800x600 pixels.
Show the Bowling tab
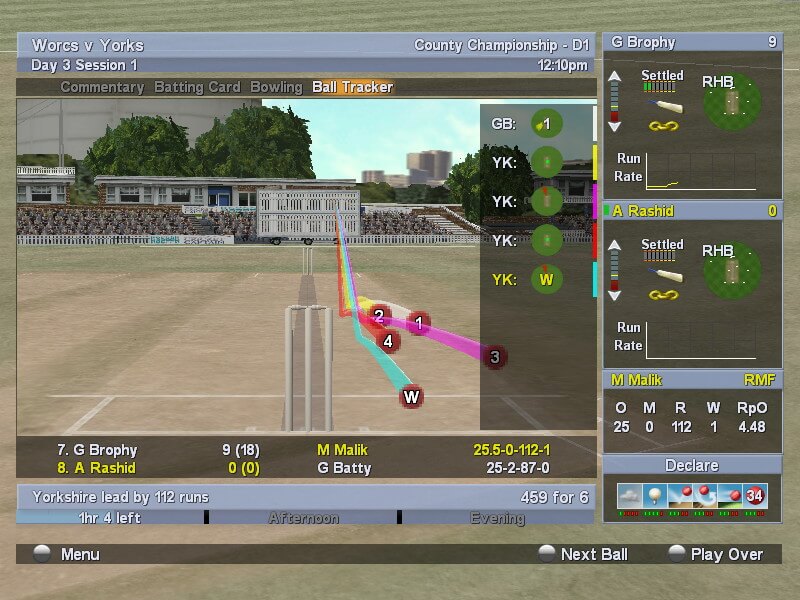click(x=276, y=87)
